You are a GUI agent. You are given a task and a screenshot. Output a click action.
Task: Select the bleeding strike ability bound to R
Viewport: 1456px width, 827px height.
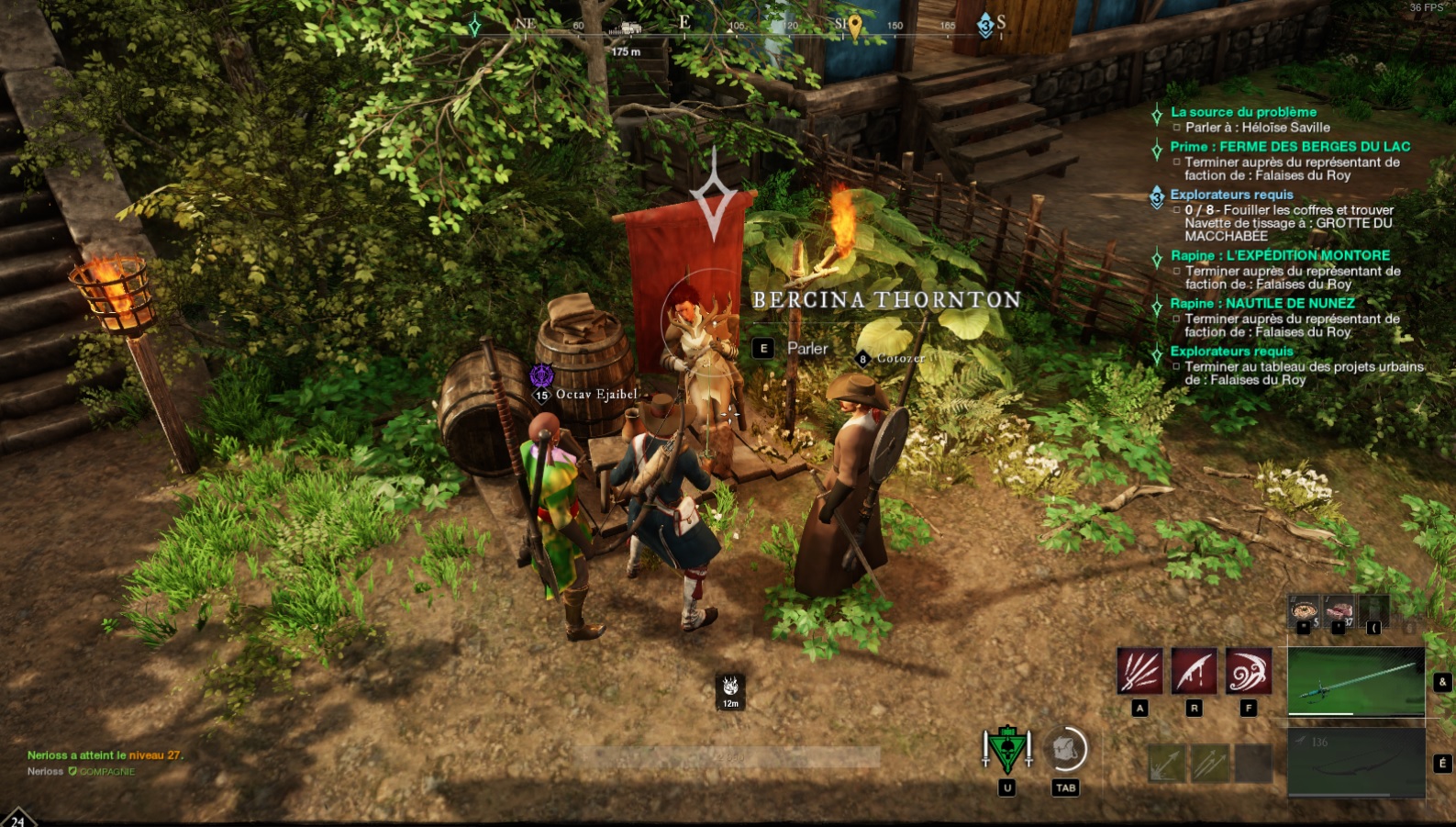(1193, 671)
